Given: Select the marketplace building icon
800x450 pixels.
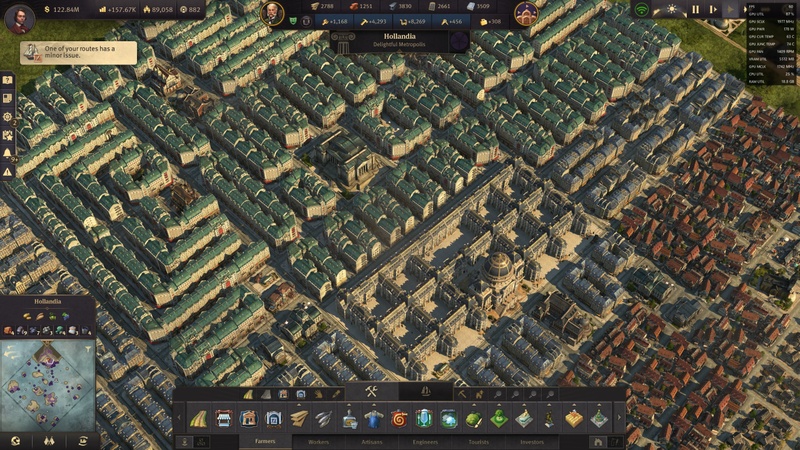Looking at the screenshot, I should pyautogui.click(x=224, y=418).
